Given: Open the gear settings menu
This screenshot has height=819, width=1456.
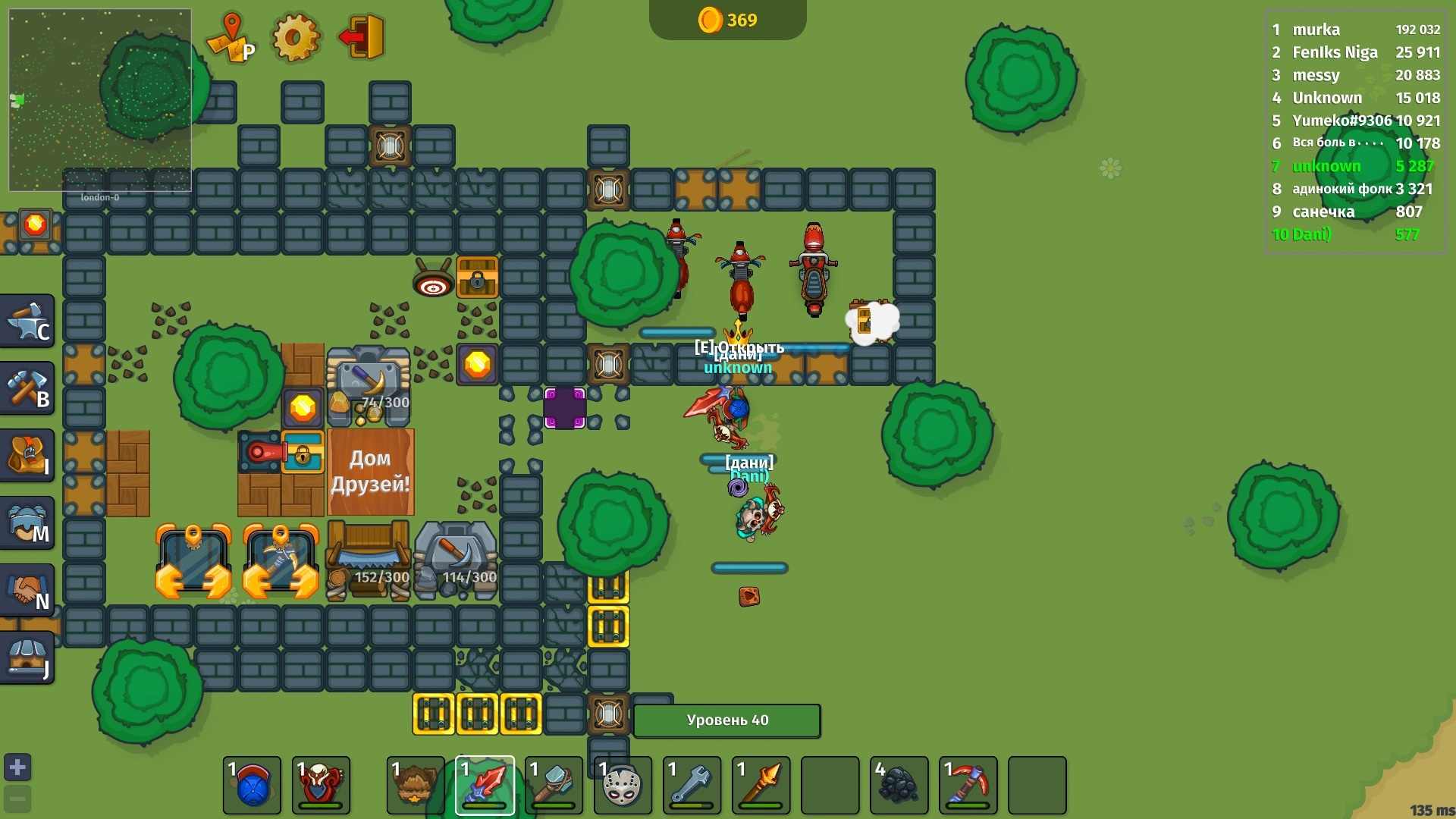Looking at the screenshot, I should click(296, 37).
